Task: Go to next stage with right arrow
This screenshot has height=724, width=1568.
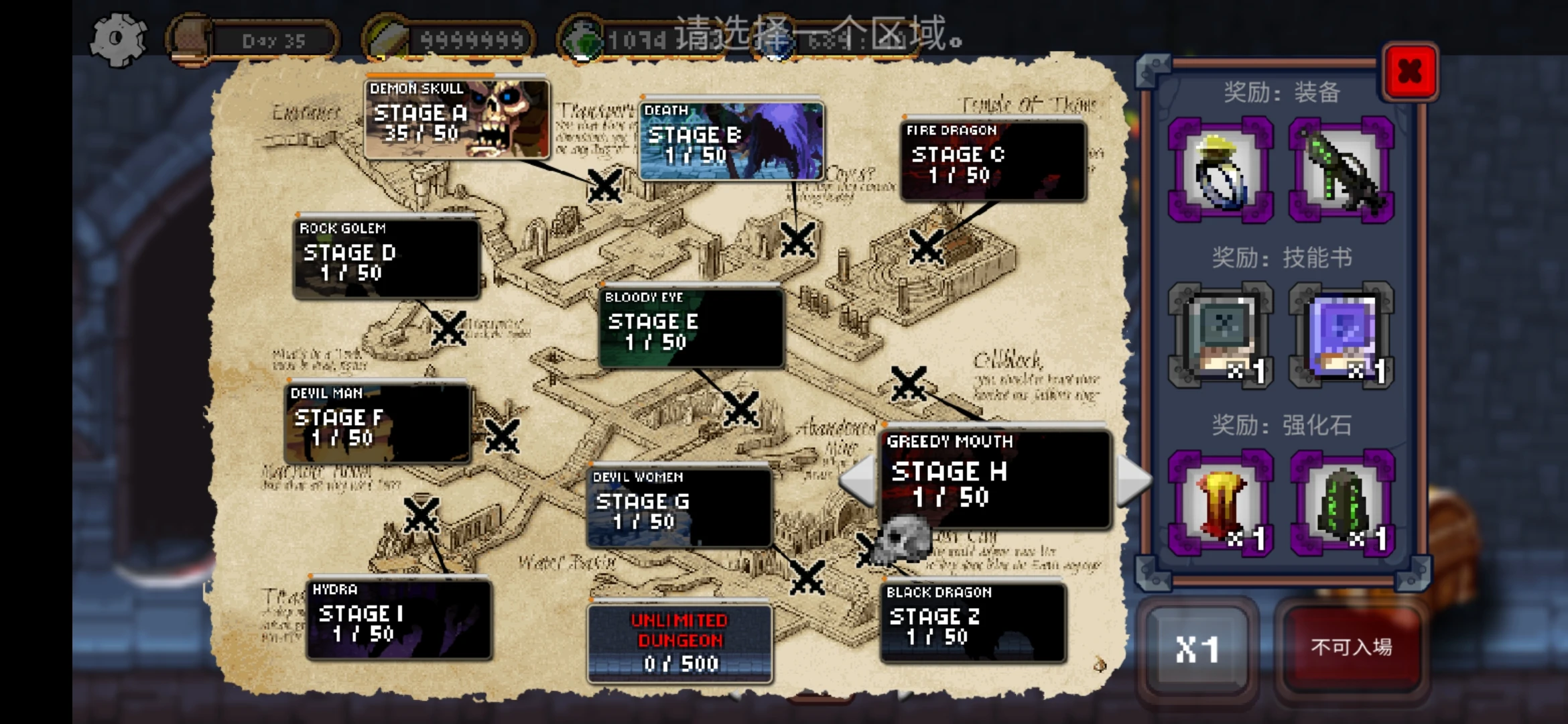Action: tap(1132, 479)
